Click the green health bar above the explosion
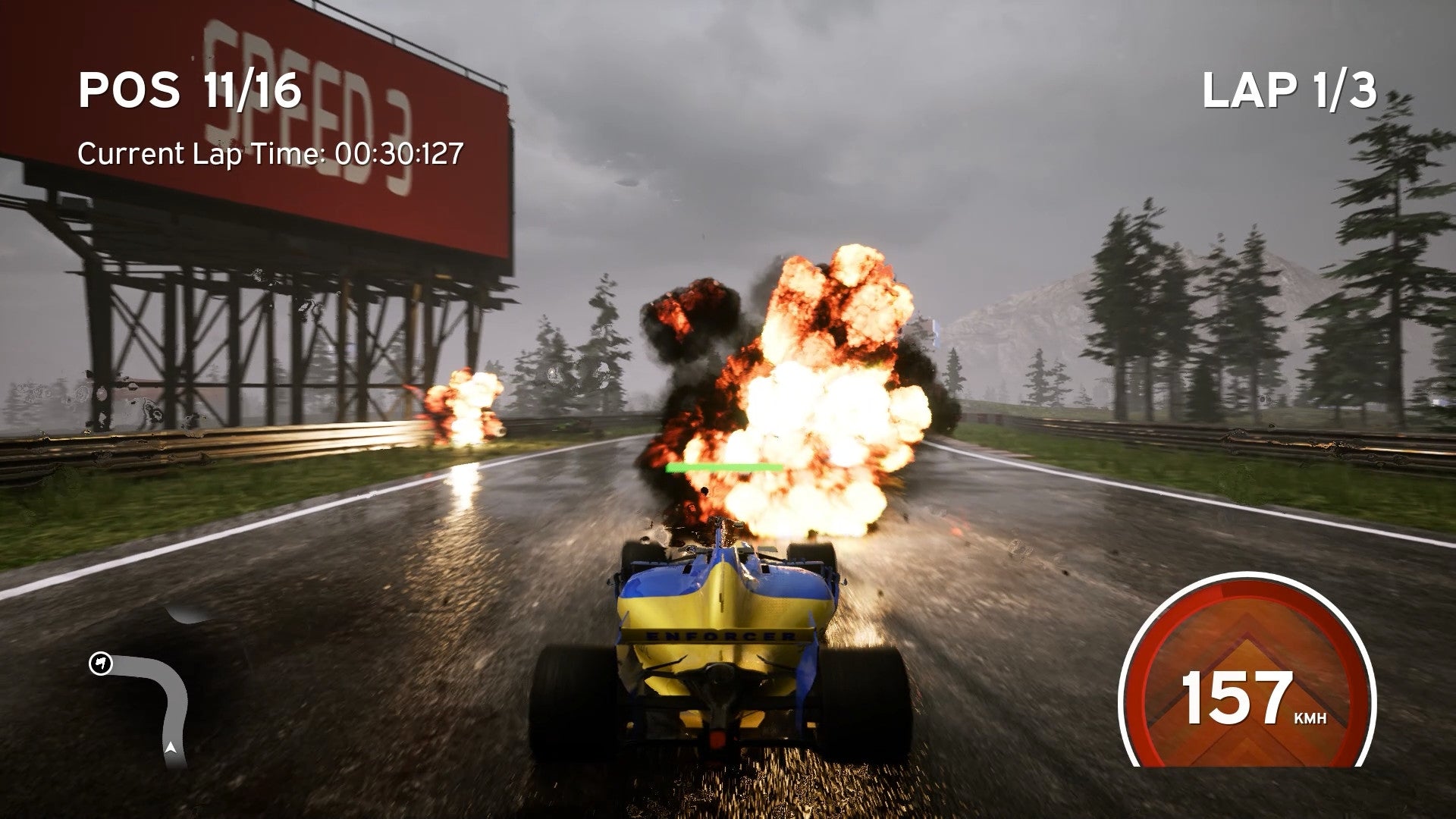The width and height of the screenshot is (1456, 819). point(724,466)
